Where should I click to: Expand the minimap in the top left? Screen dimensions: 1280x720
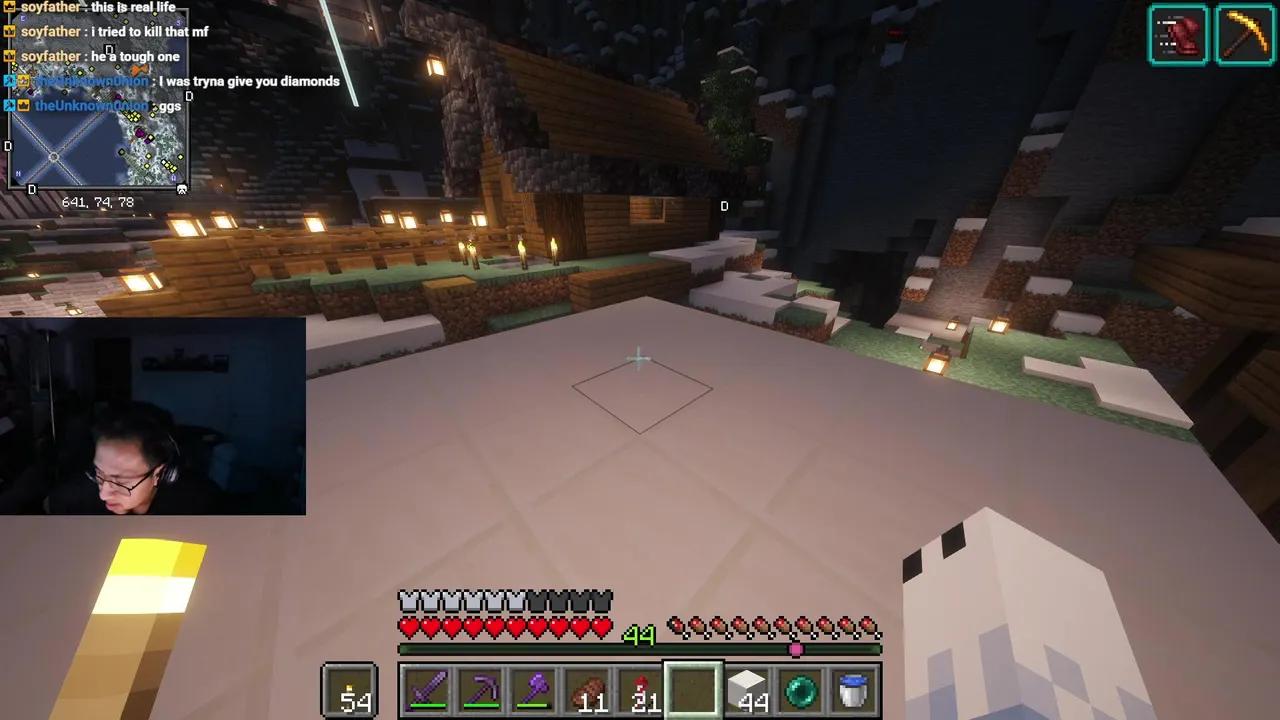(x=100, y=120)
